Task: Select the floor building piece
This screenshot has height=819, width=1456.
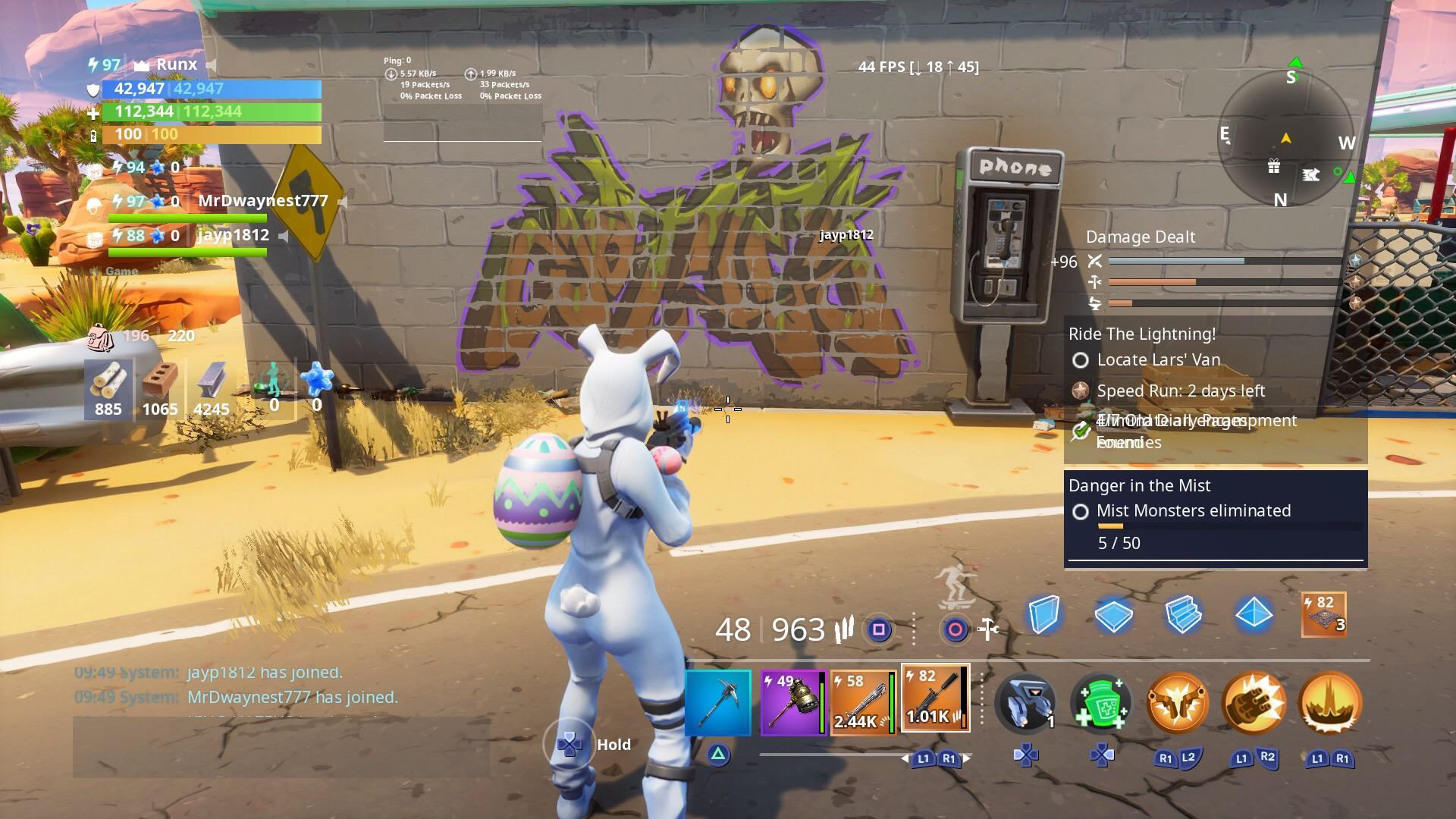Action: click(x=1113, y=616)
